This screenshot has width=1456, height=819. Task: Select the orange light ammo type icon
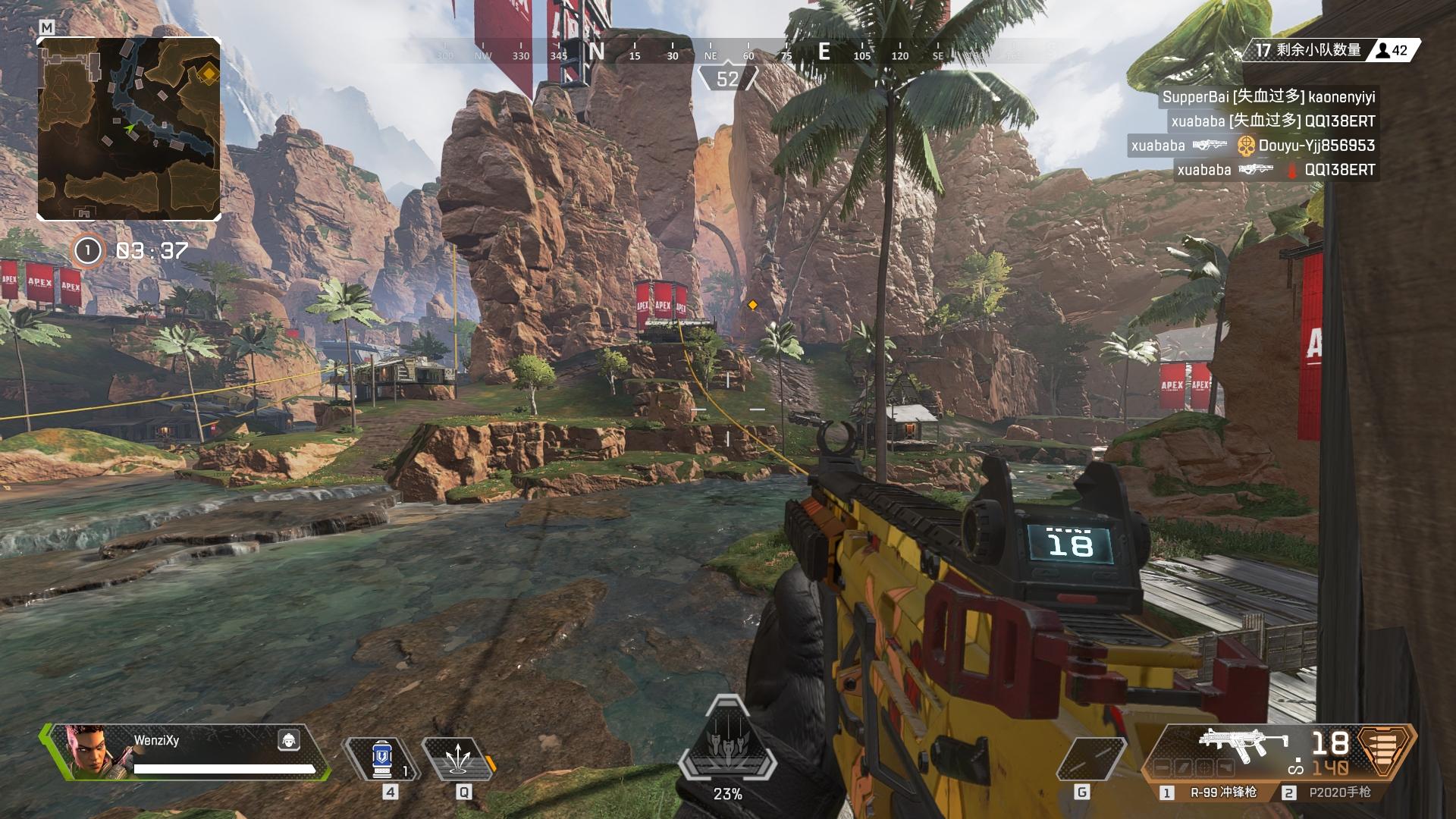coord(1386,751)
